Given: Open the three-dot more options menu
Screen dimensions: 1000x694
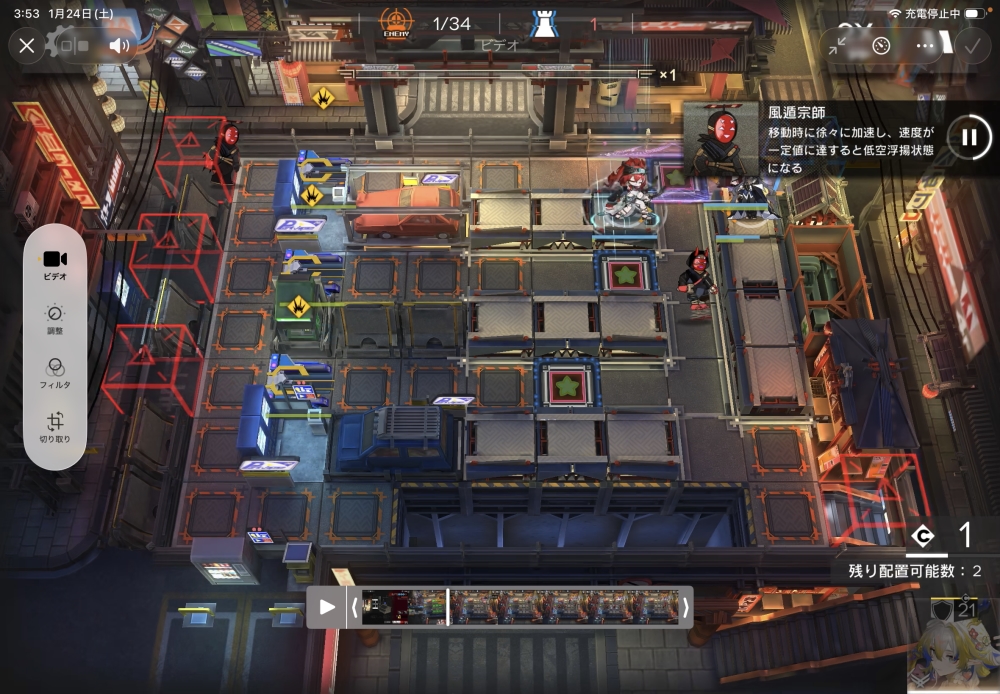Looking at the screenshot, I should [x=925, y=45].
